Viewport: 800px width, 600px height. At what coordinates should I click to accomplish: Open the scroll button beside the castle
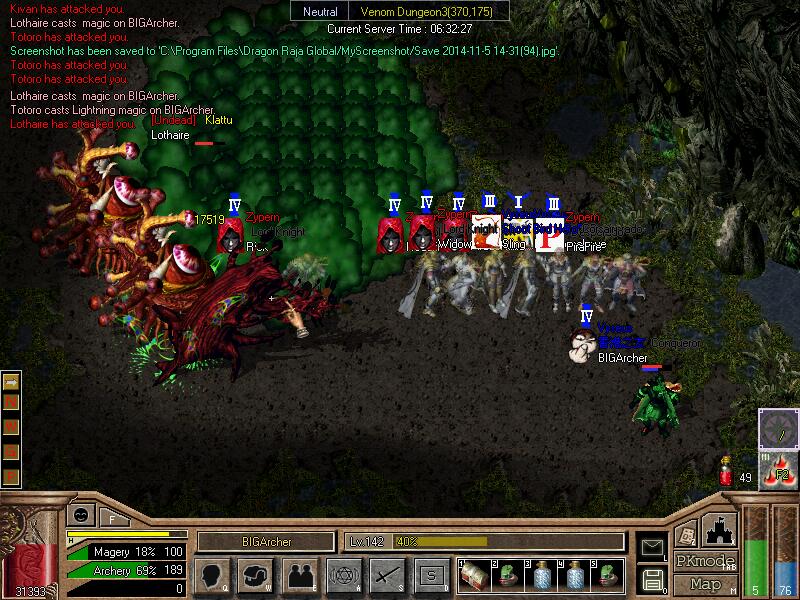pos(686,533)
